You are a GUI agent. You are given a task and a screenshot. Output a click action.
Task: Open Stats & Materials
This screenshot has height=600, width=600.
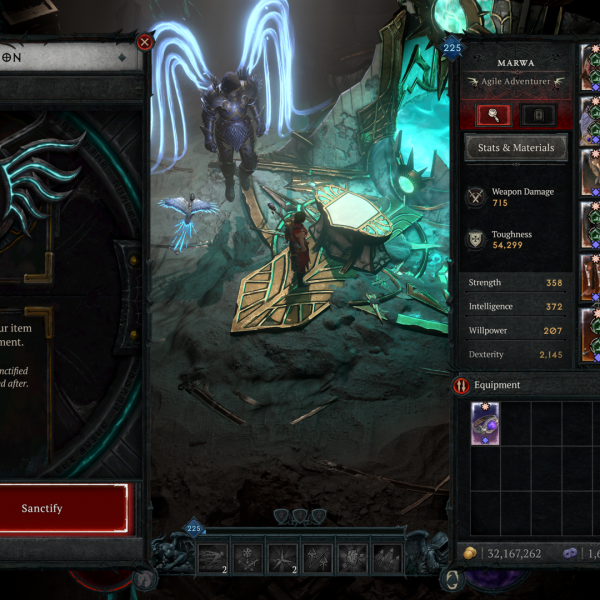[x=516, y=148]
